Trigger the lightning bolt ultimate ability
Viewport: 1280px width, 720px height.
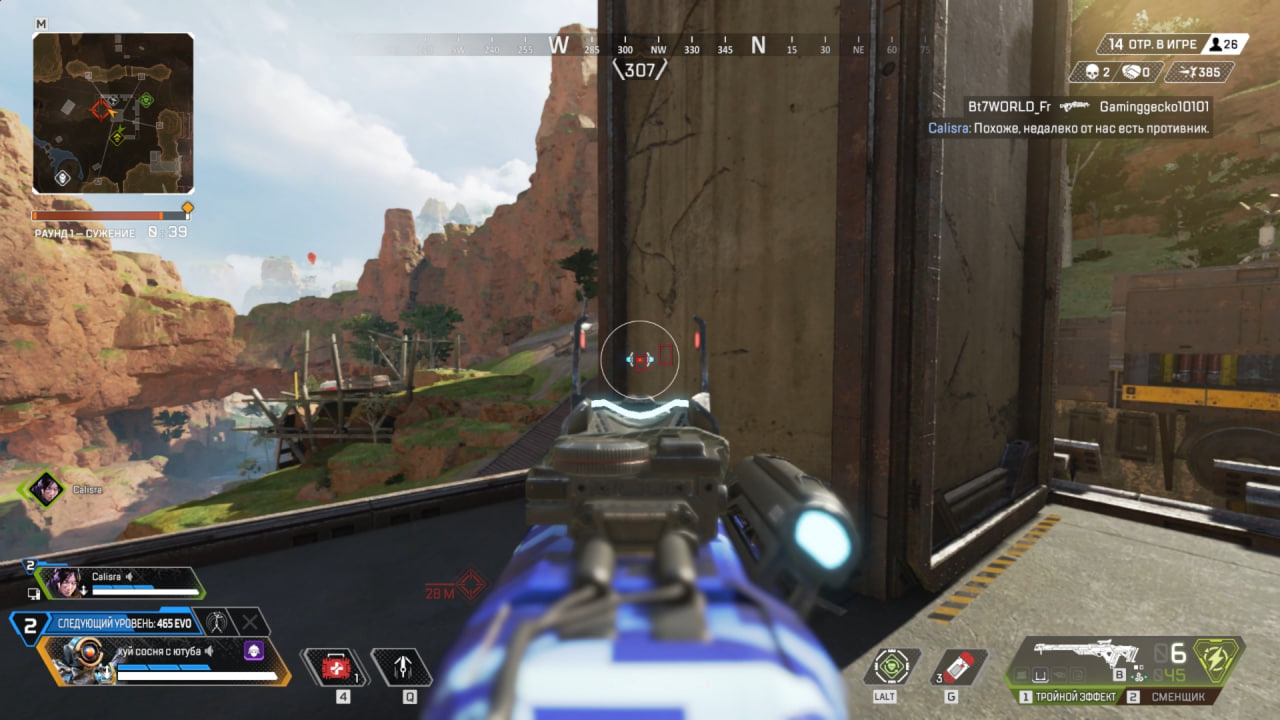pyautogui.click(x=1218, y=661)
